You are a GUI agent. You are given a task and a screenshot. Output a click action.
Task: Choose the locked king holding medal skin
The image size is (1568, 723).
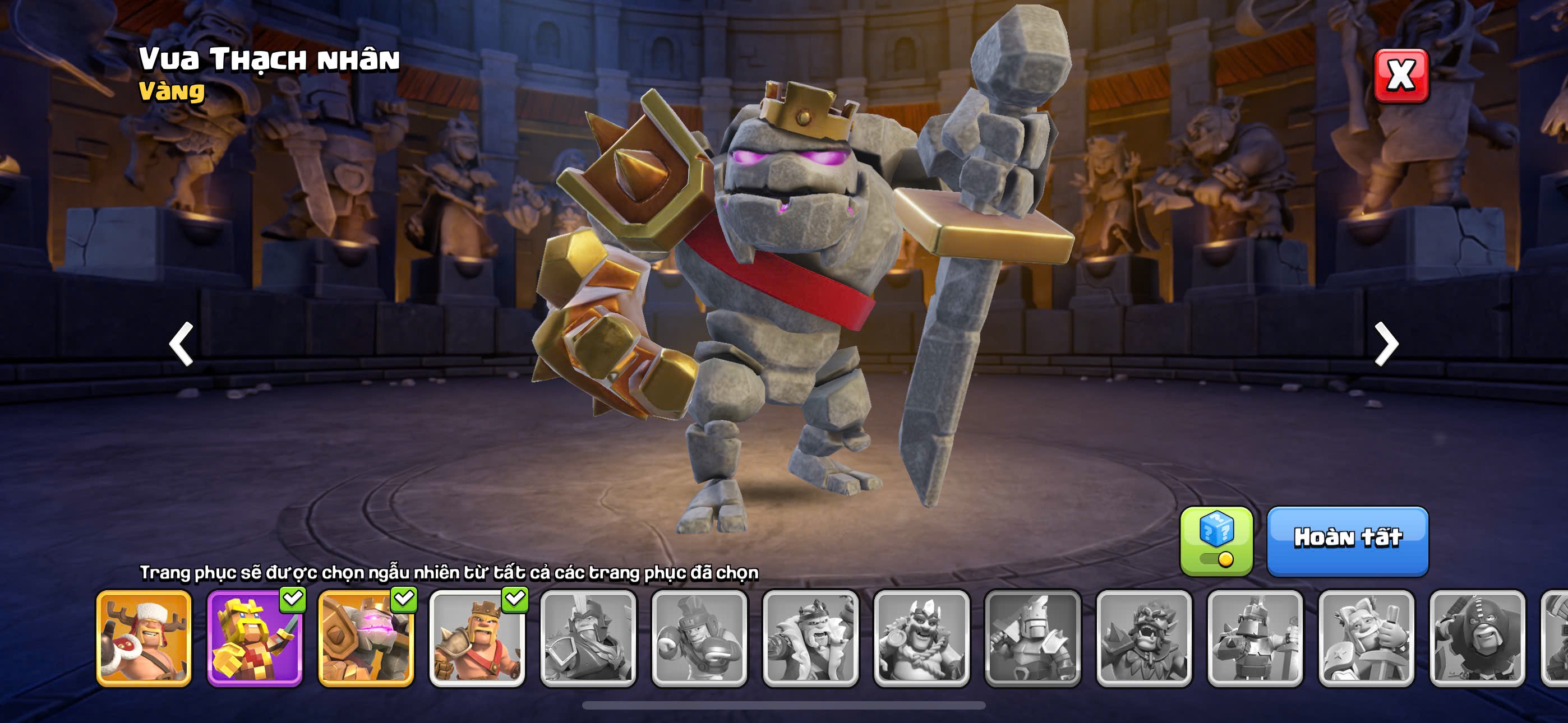click(x=921, y=638)
